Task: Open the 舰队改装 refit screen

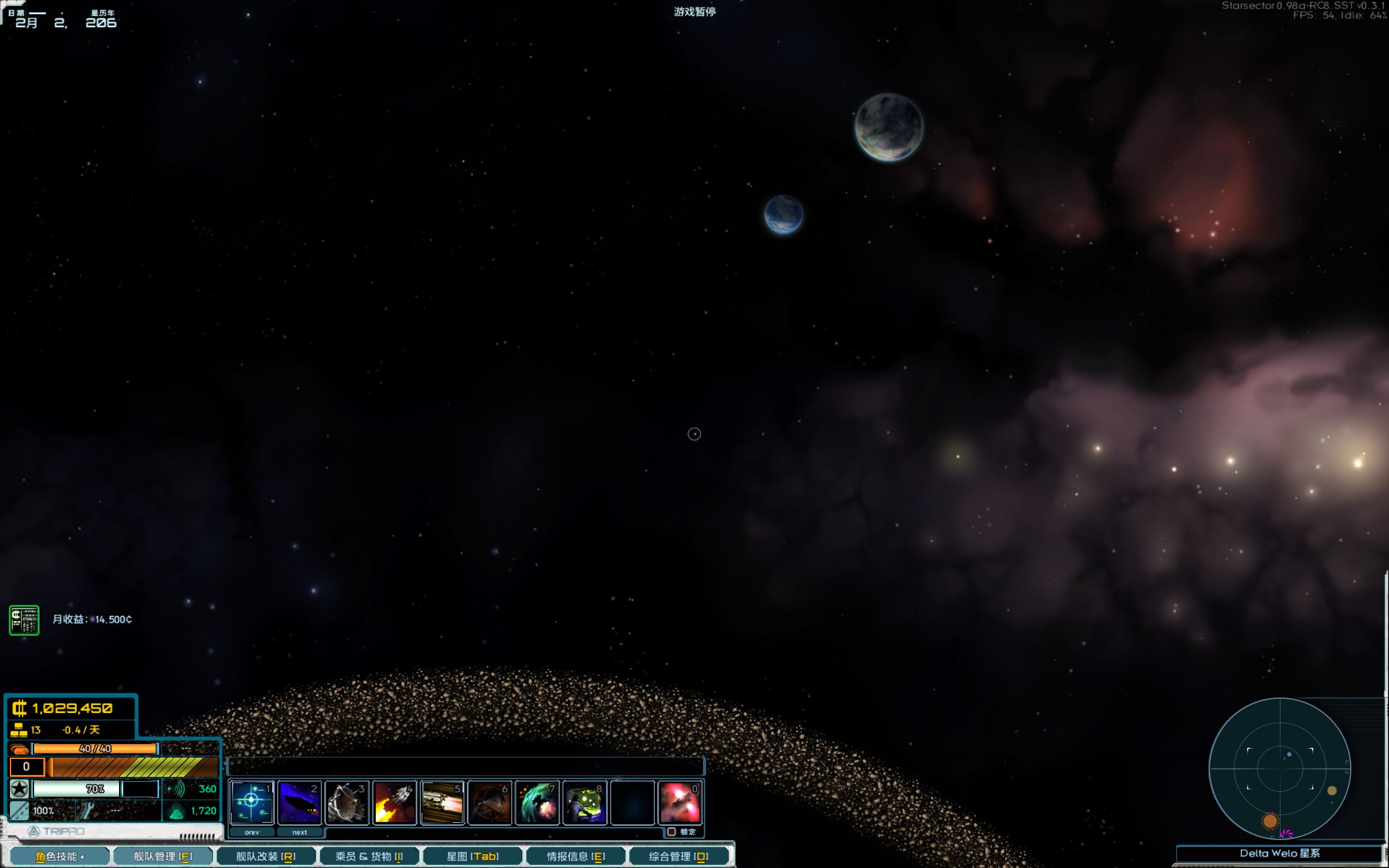Action: point(266,856)
